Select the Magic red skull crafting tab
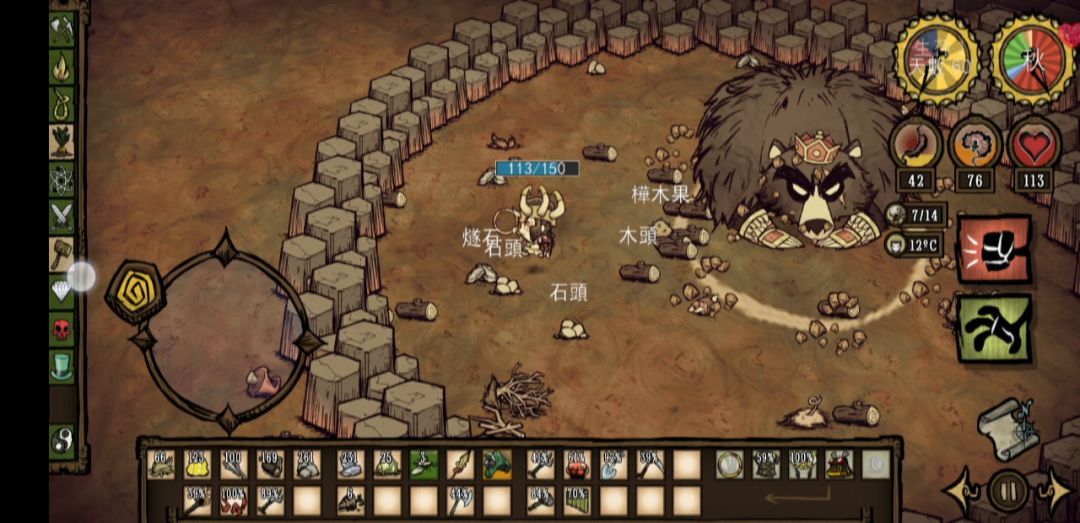The height and width of the screenshot is (523, 1080). pyautogui.click(x=62, y=328)
